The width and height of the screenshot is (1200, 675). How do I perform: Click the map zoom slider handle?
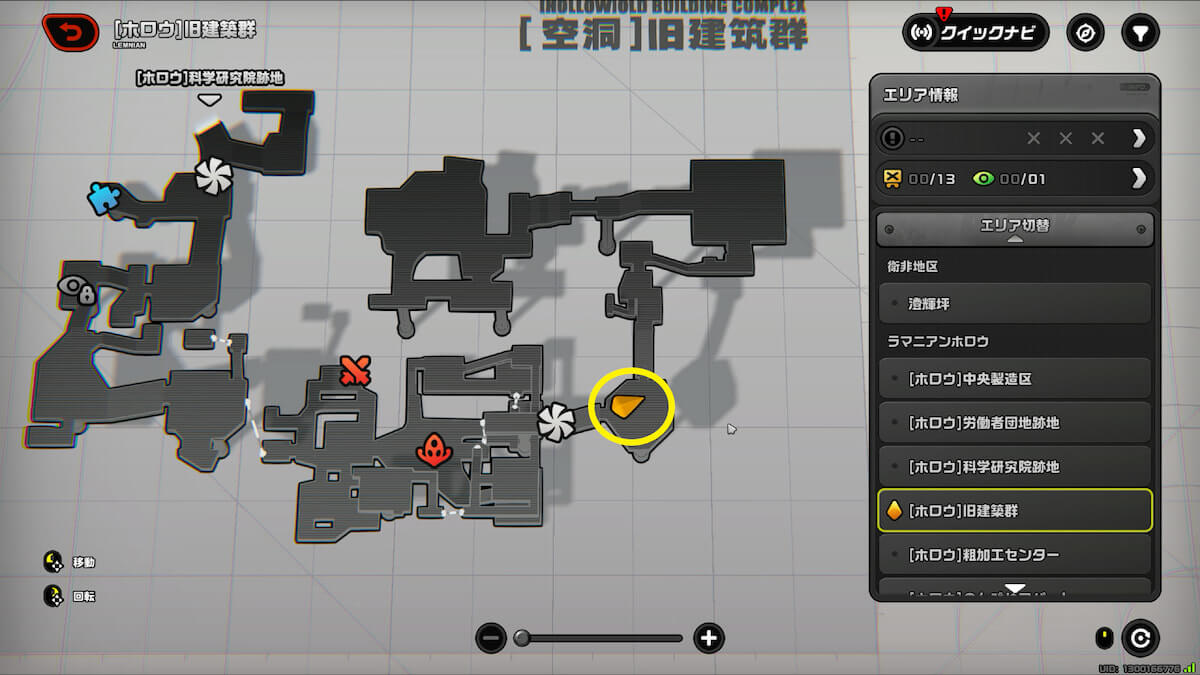521,638
